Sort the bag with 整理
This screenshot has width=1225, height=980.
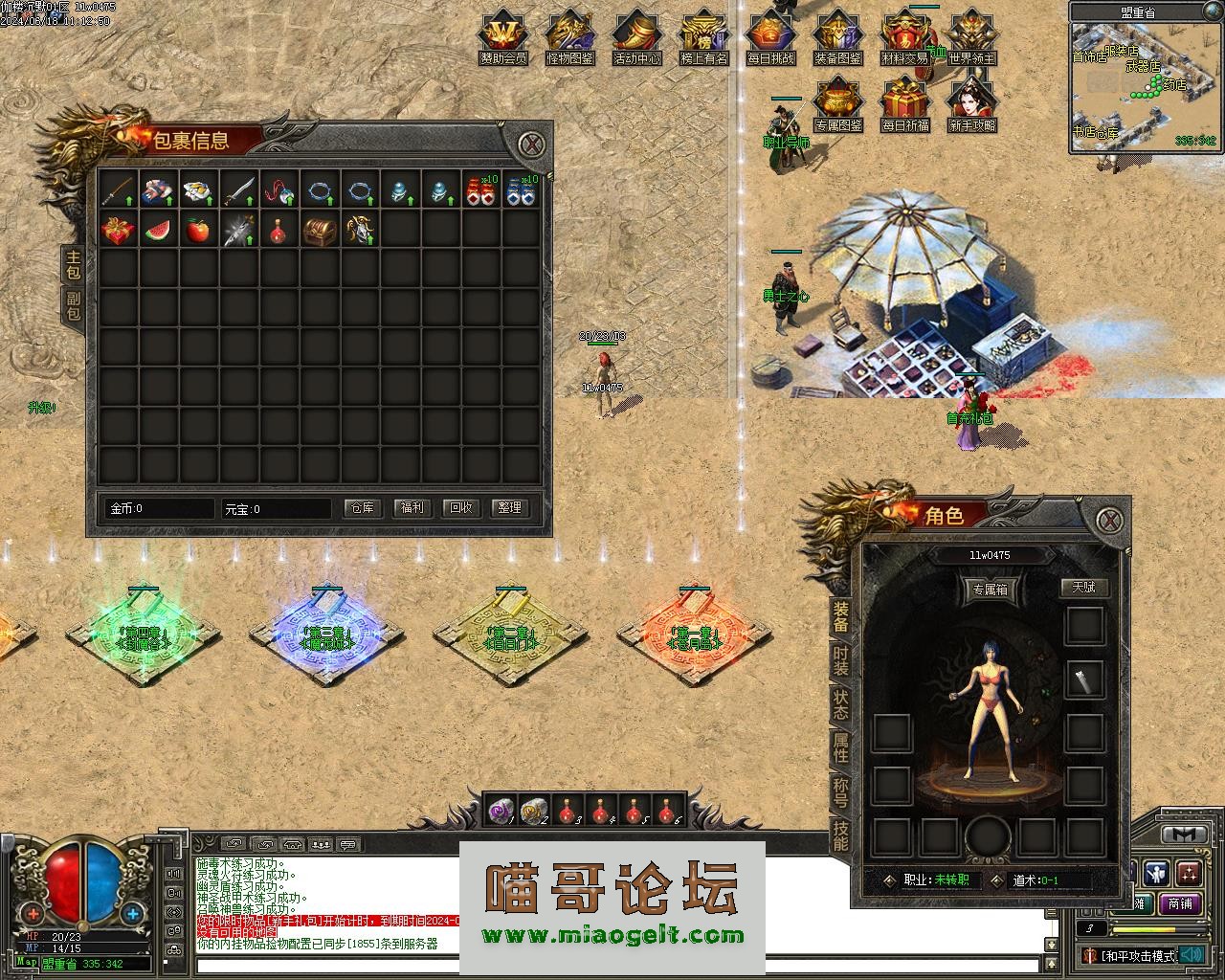510,508
